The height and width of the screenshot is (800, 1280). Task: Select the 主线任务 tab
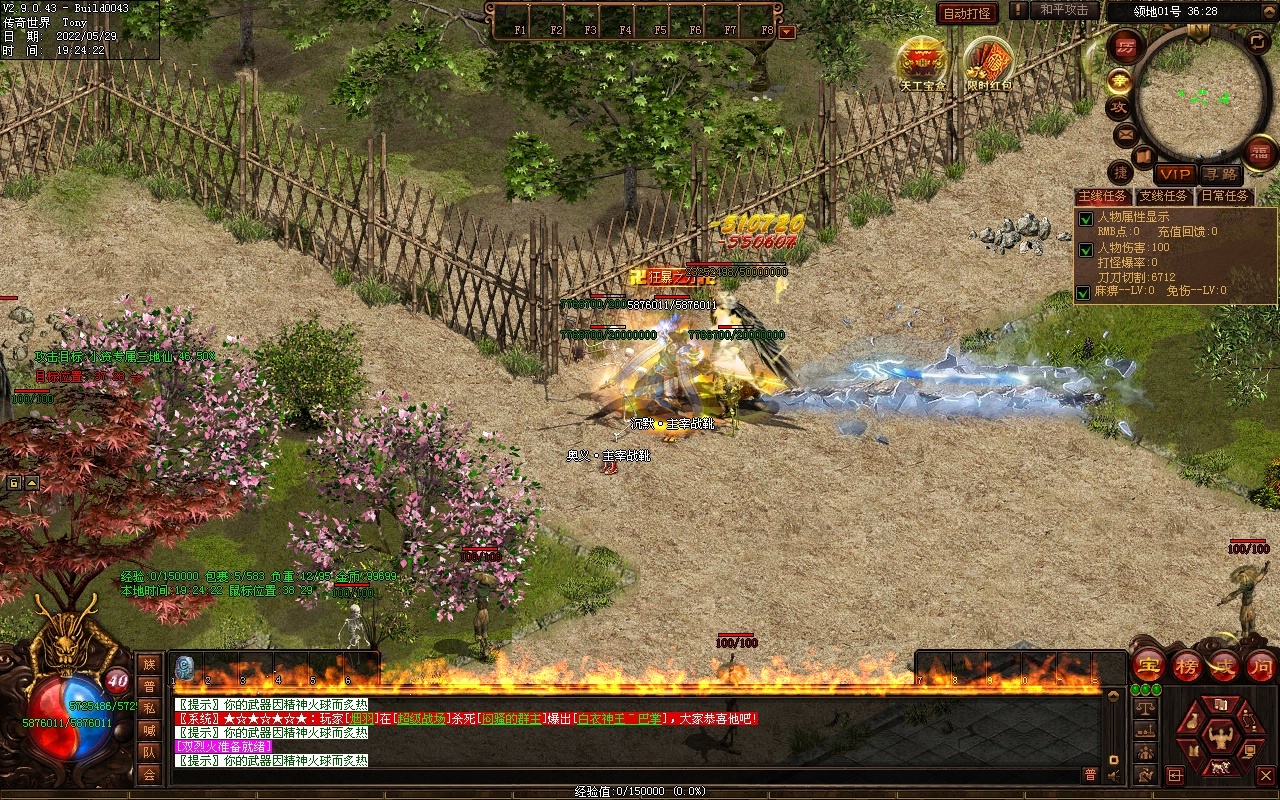click(x=1103, y=196)
